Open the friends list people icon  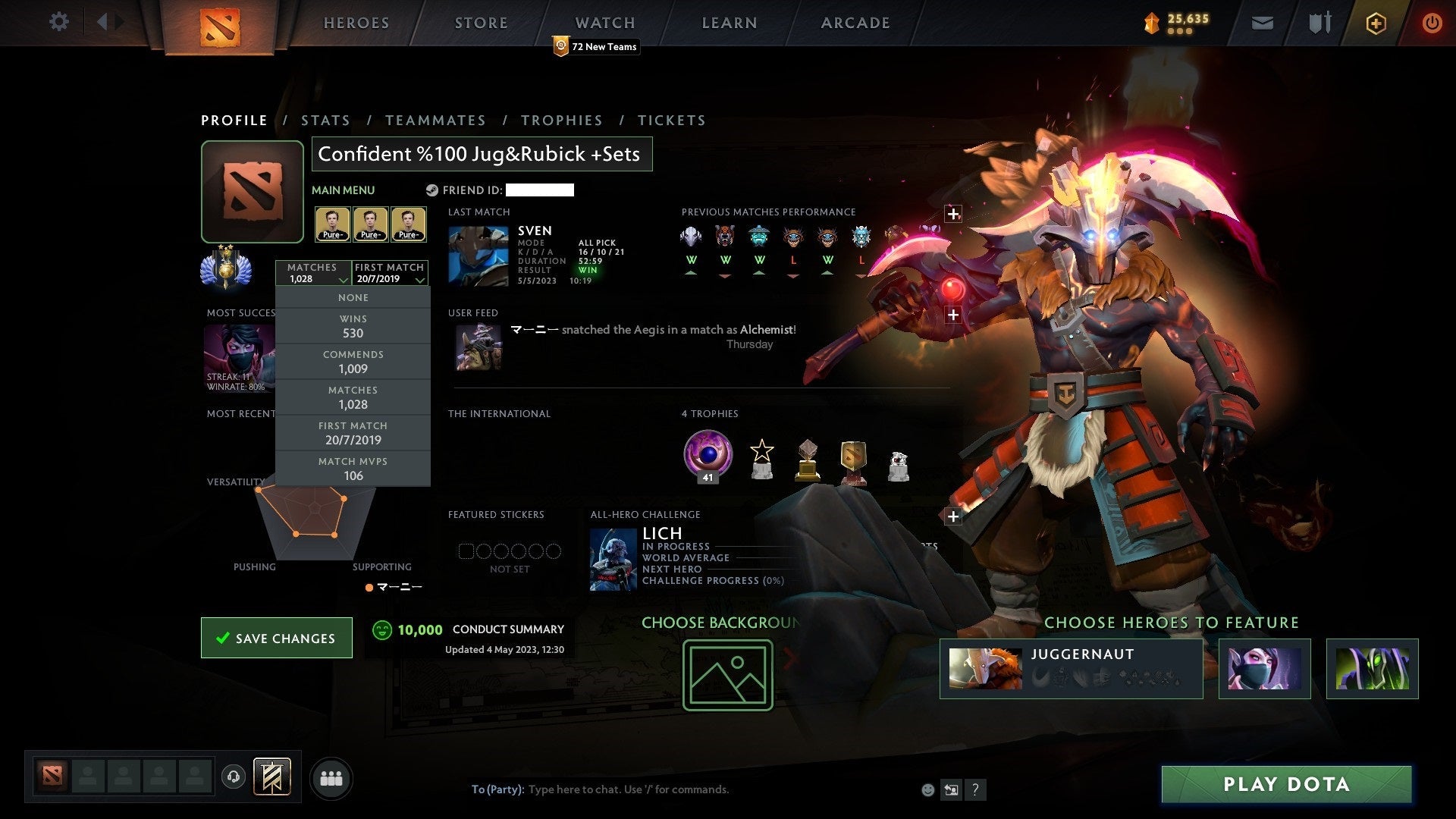click(x=331, y=777)
